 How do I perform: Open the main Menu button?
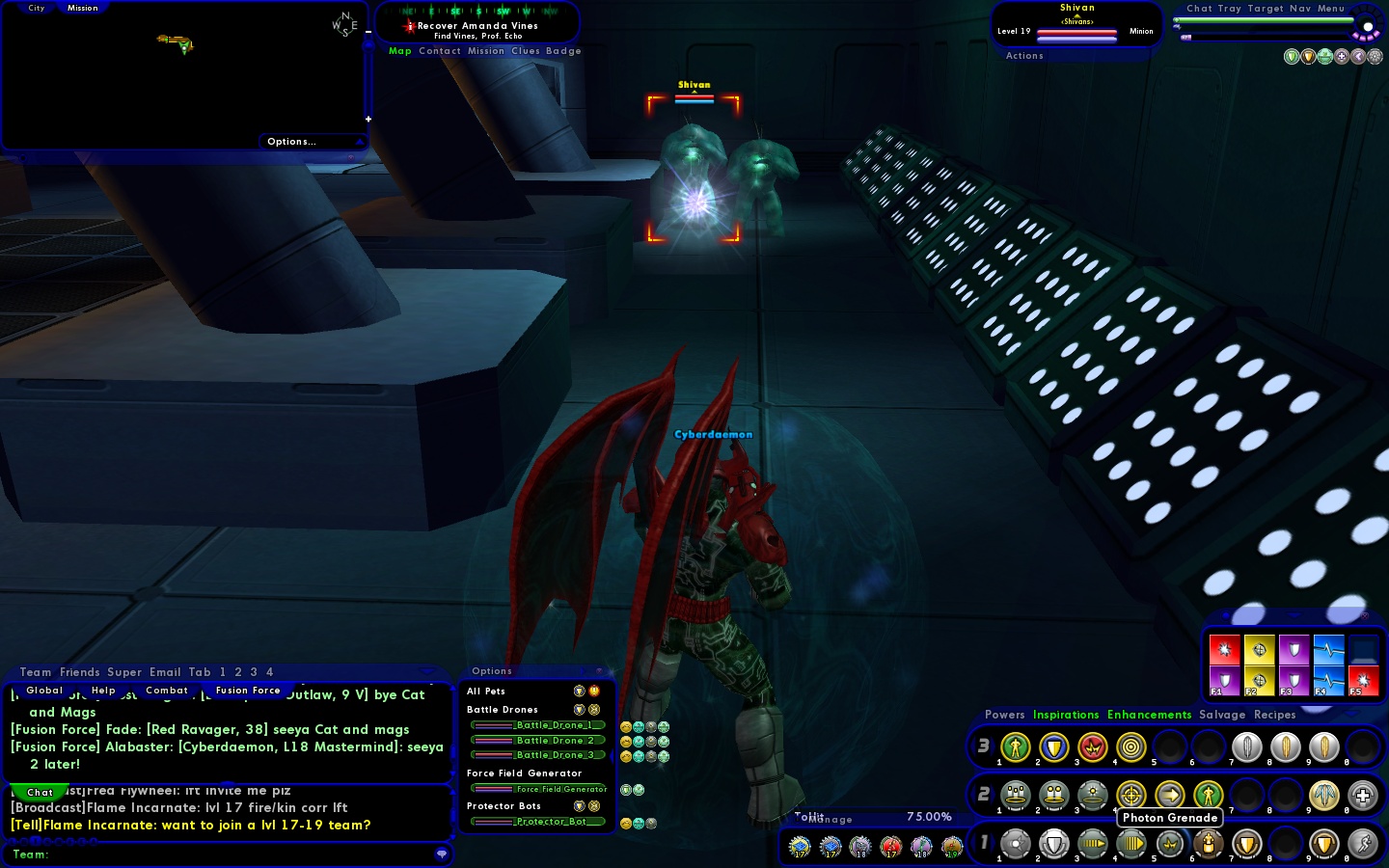coord(1330,9)
